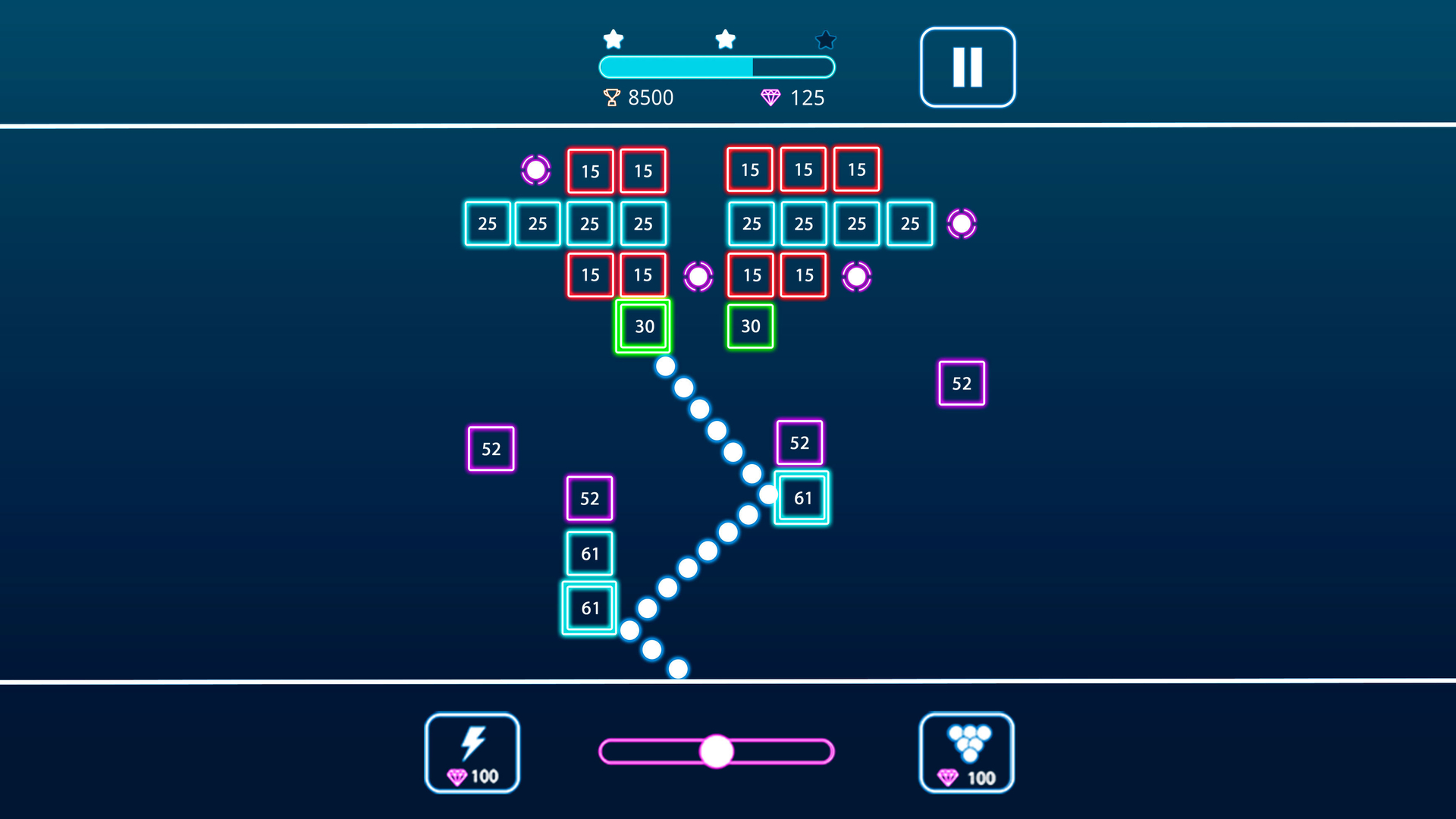Click the pink gem icon under the lightning power-up

(x=457, y=776)
